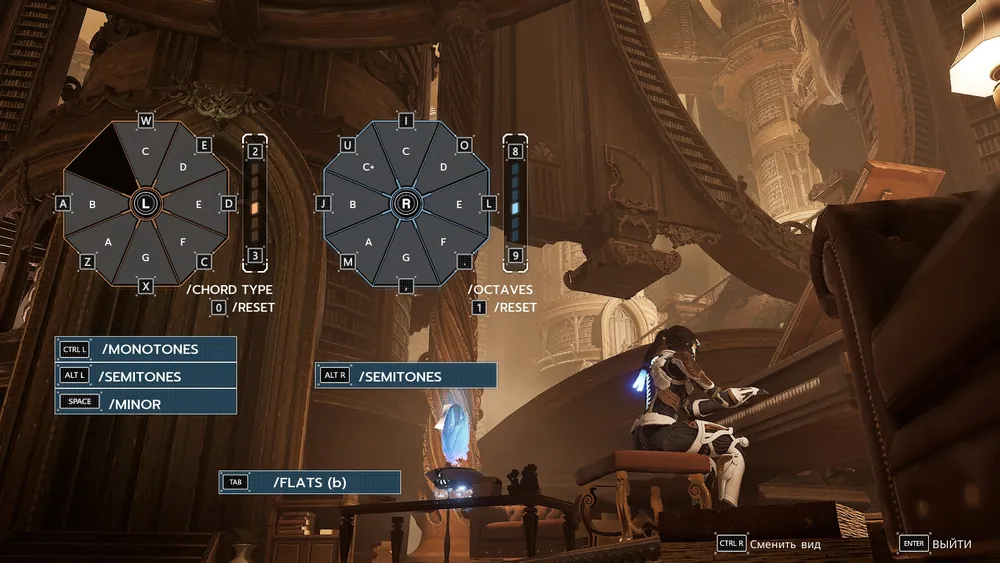The height and width of the screenshot is (563, 1000).
Task: Play the C+ note on the R wheel
Action: click(x=369, y=167)
